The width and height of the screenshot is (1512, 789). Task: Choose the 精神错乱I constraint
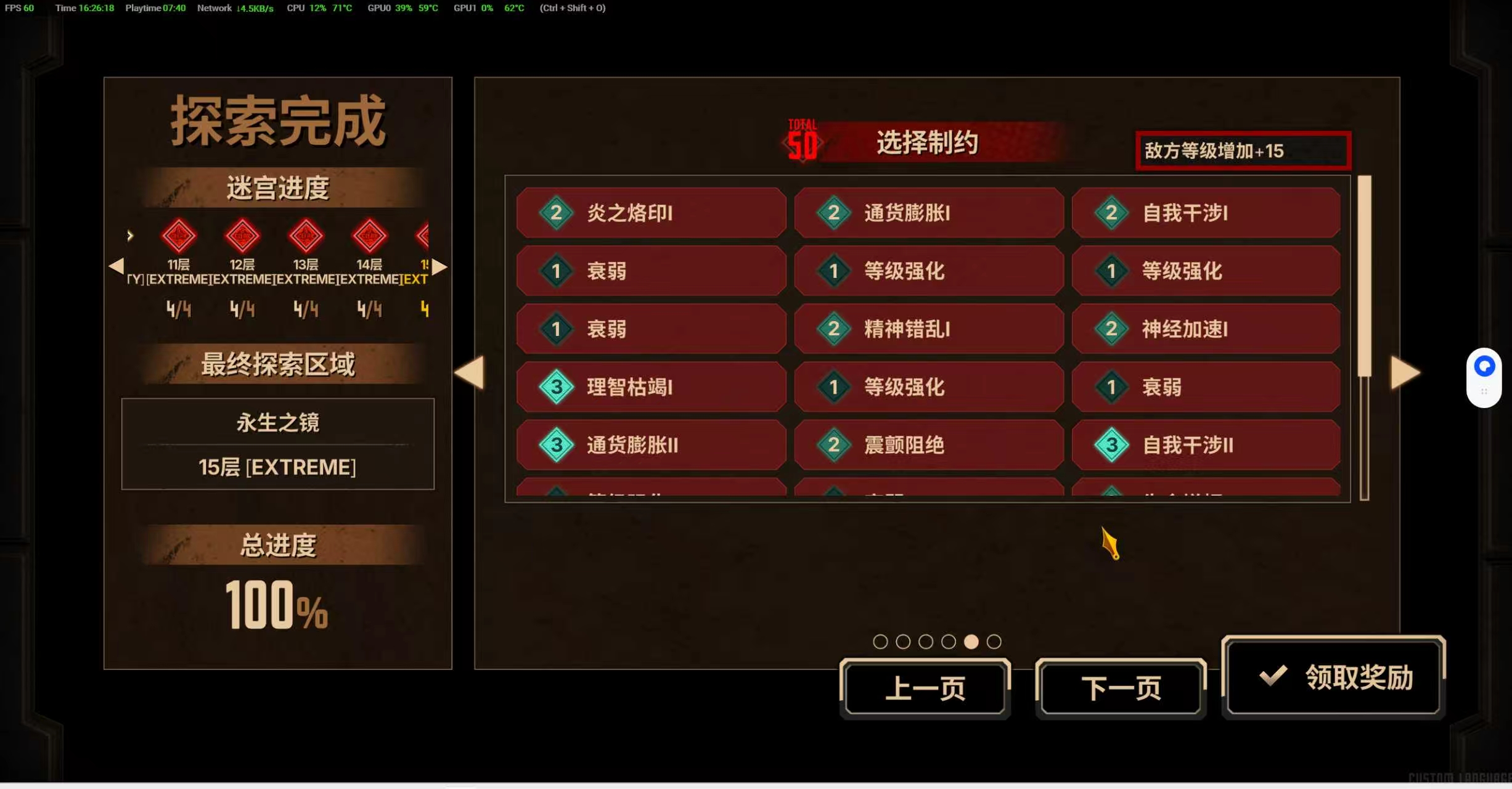[928, 329]
